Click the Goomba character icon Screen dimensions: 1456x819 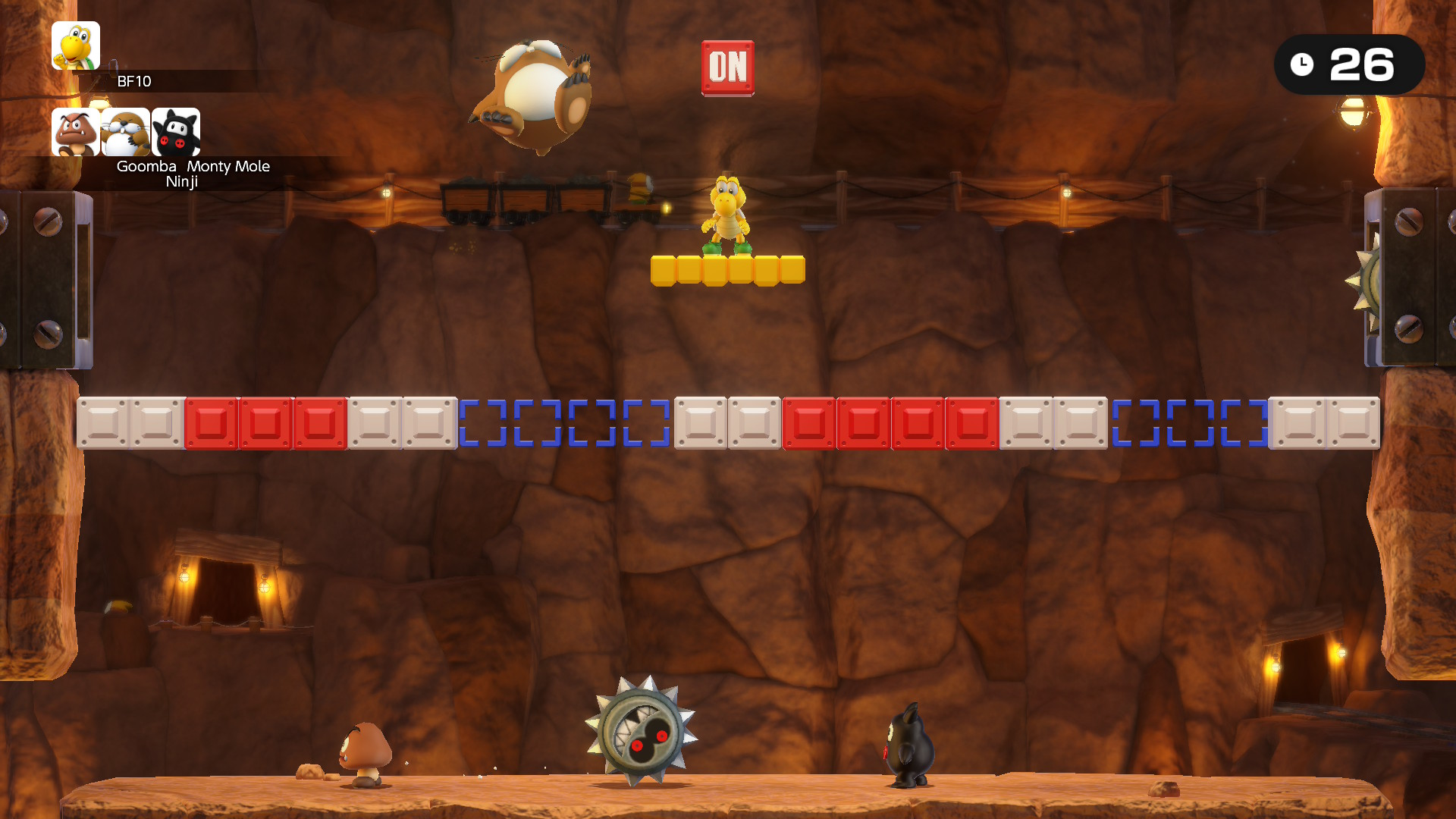click(74, 131)
